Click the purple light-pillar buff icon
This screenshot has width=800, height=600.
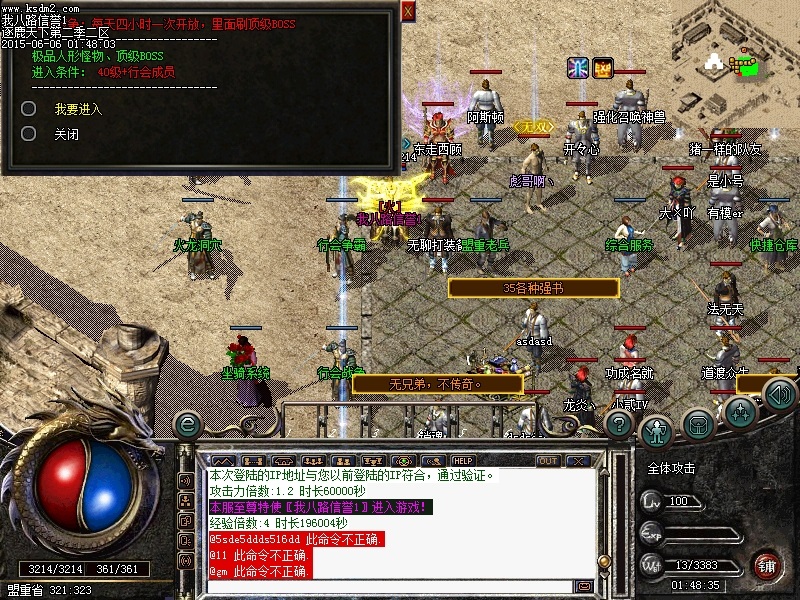pos(578,68)
